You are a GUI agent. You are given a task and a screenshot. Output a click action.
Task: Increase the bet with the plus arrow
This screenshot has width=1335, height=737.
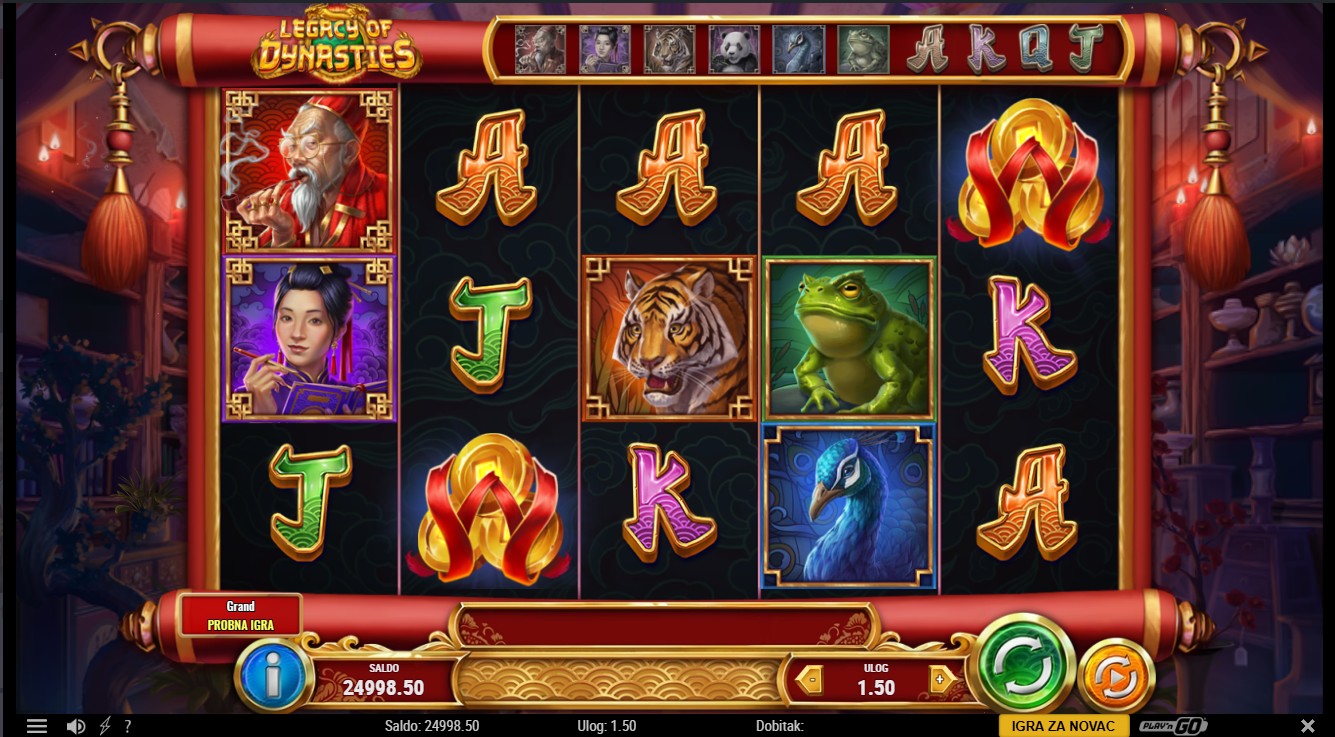click(x=938, y=681)
